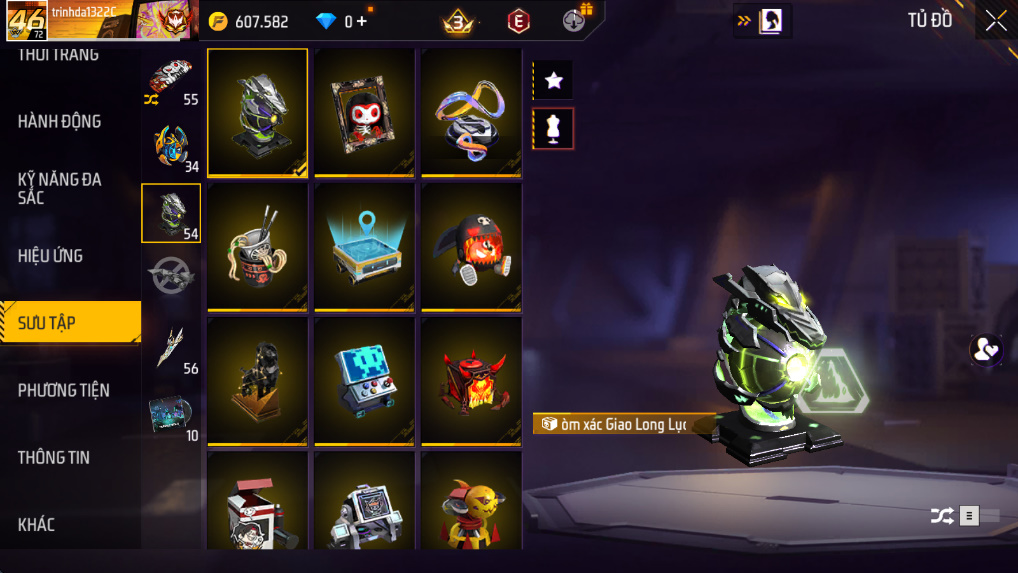Select the paintbrush cup item
Viewport: 1018px width, 573px height.
[257, 246]
